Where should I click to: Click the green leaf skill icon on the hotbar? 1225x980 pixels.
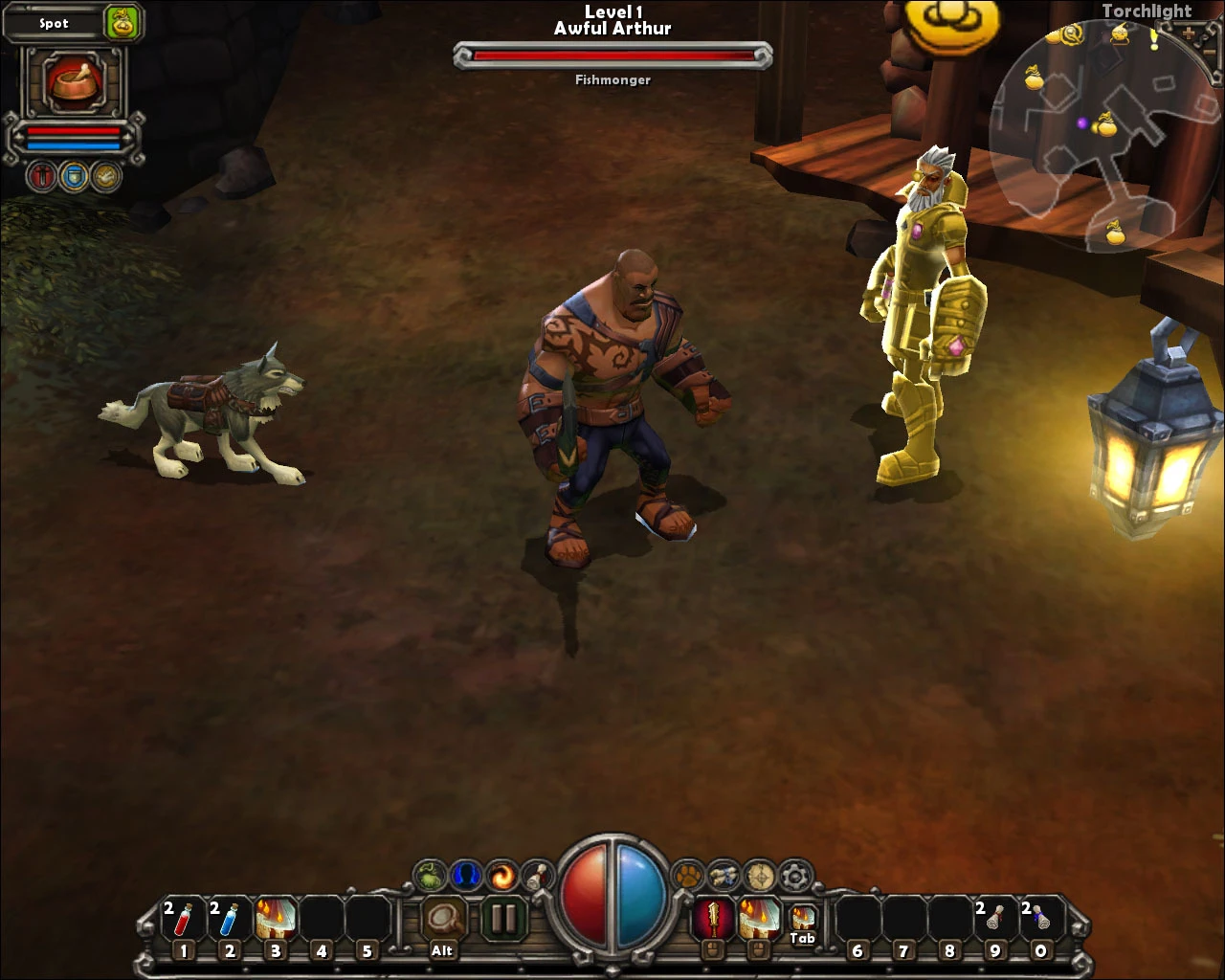pos(428,874)
